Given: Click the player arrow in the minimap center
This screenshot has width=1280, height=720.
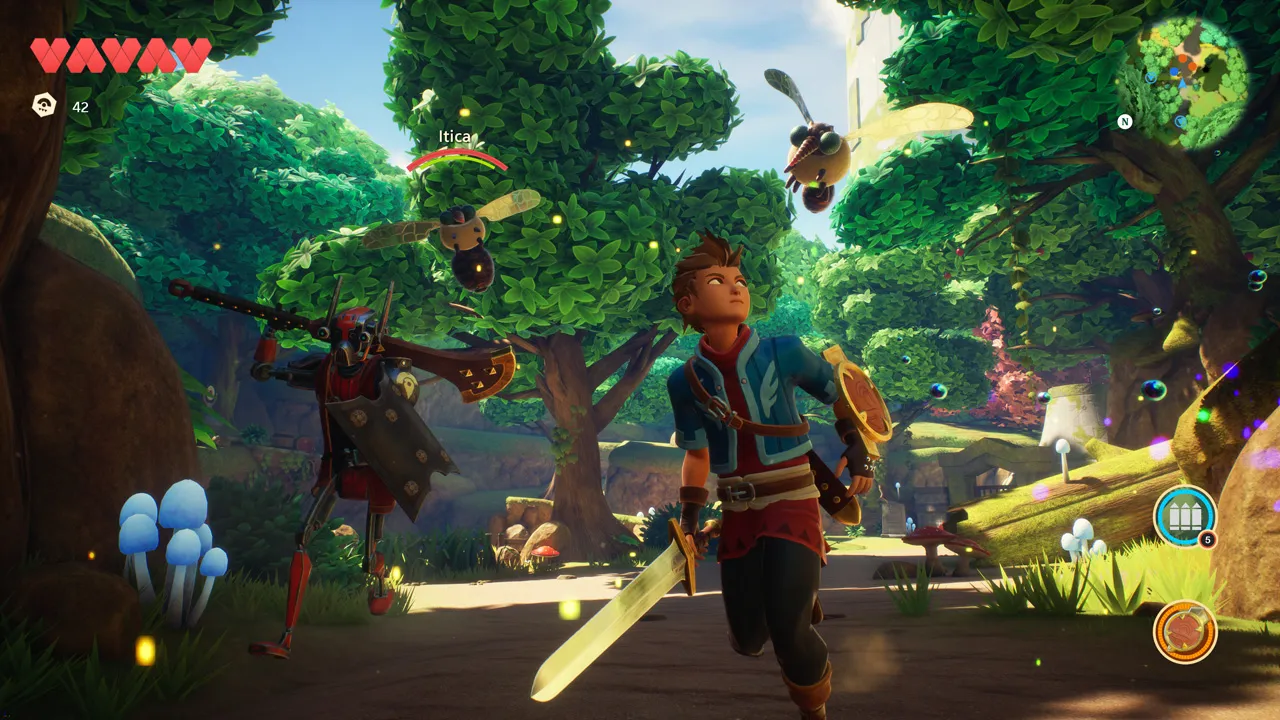Looking at the screenshot, I should tap(1182, 84).
